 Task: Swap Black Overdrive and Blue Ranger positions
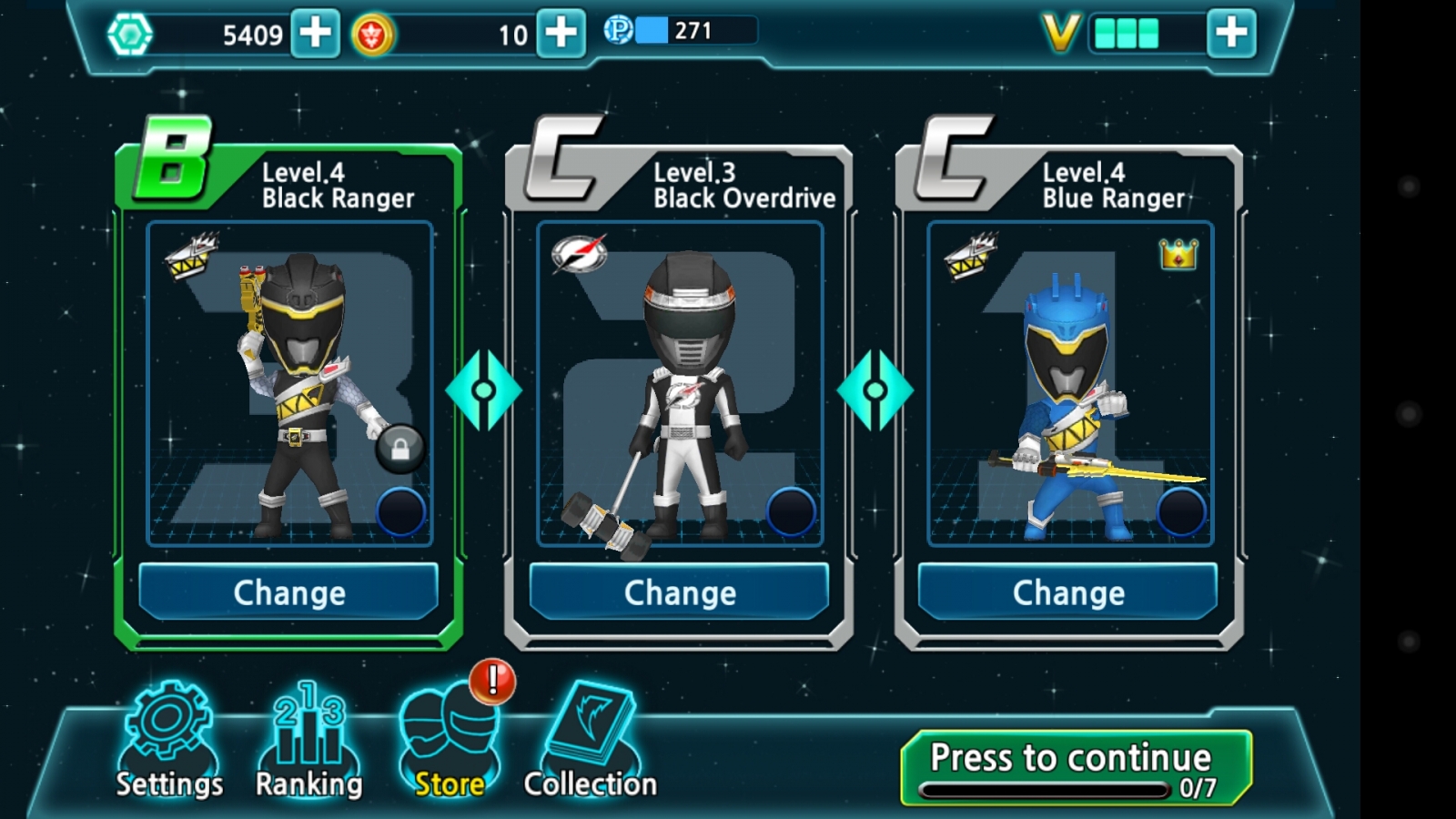pos(875,390)
